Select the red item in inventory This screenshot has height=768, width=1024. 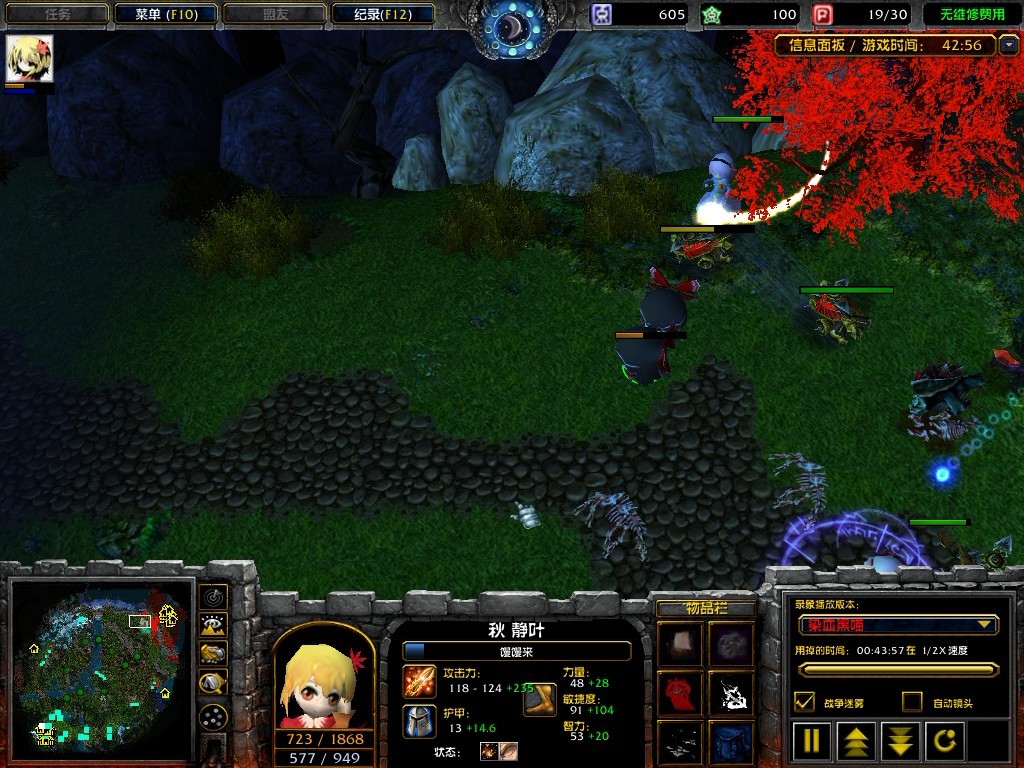(679, 693)
